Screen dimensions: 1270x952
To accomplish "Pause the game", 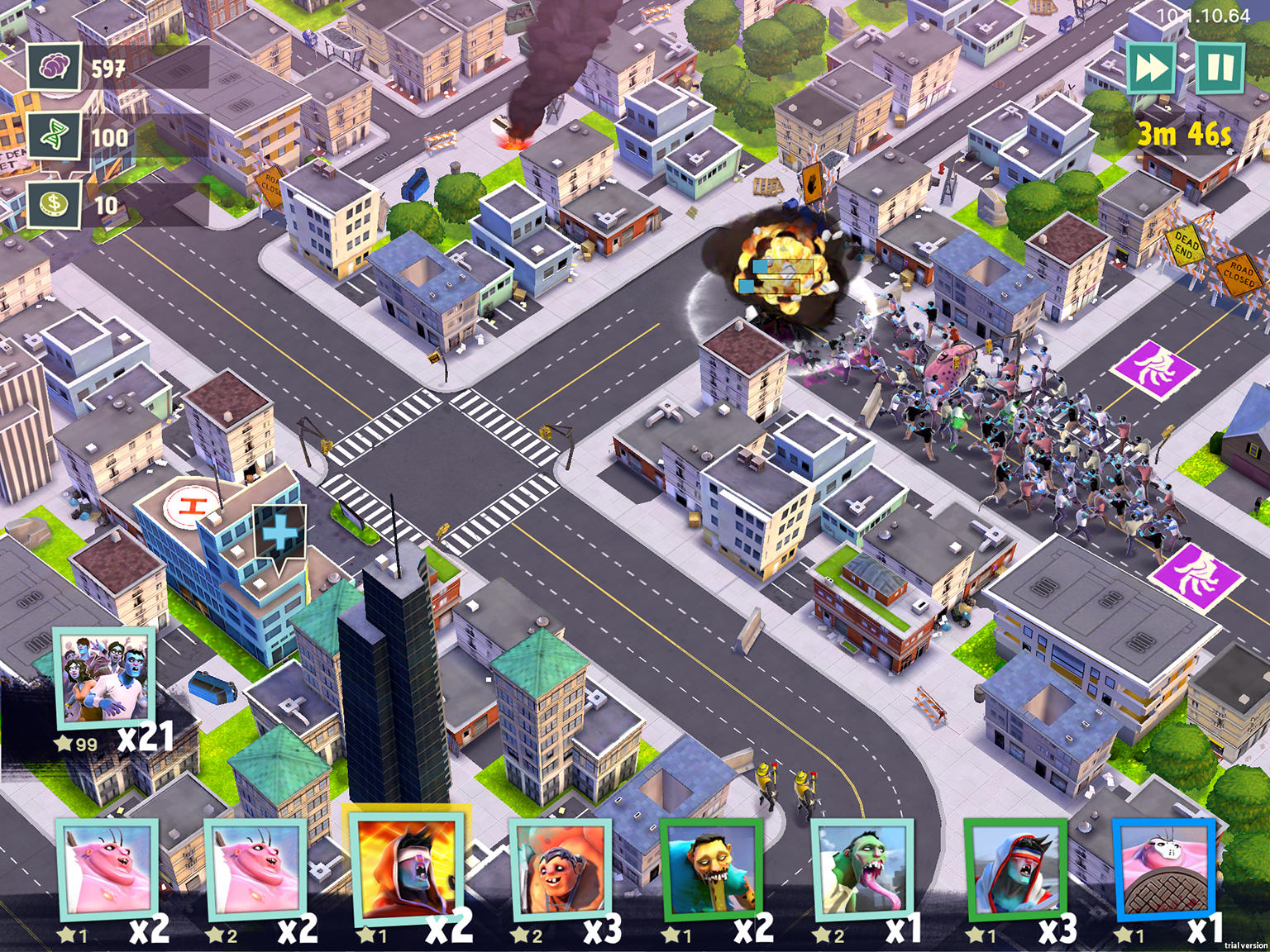I will [x=1220, y=68].
